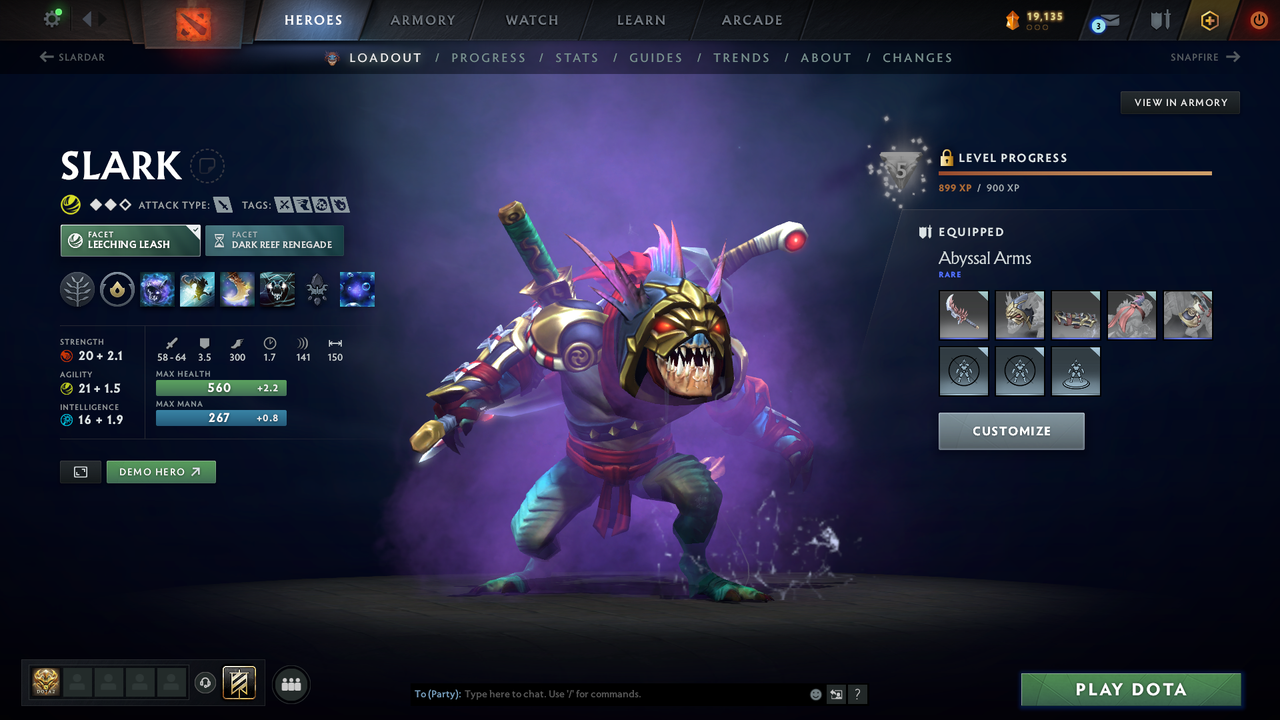Image resolution: width=1280 pixels, height=720 pixels.
Task: Open the messages inbox envelope icon
Action: [1108, 20]
